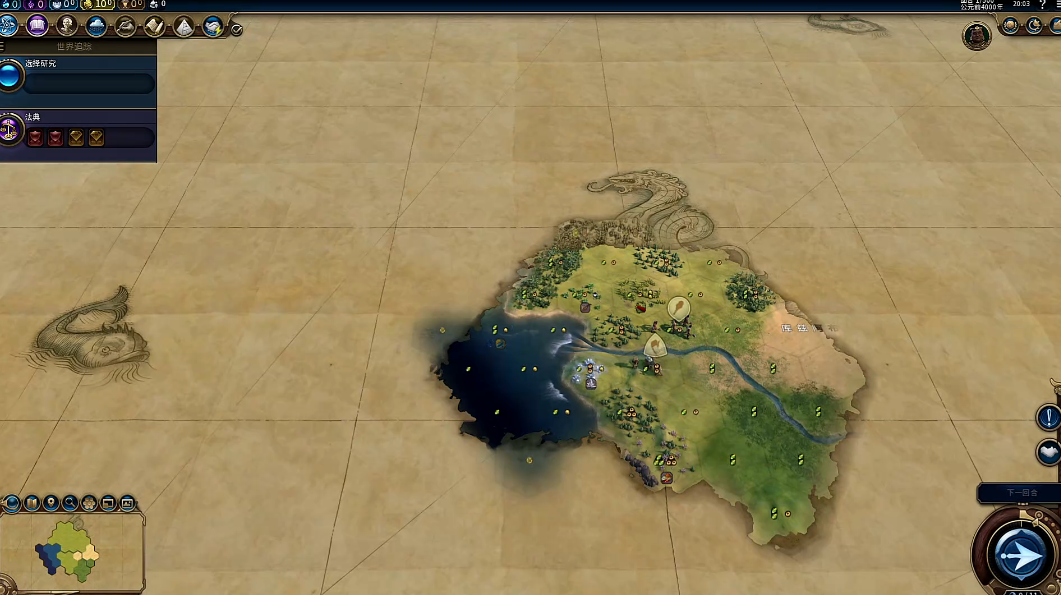Open the map pin placement tool
The height and width of the screenshot is (595, 1061).
51,503
